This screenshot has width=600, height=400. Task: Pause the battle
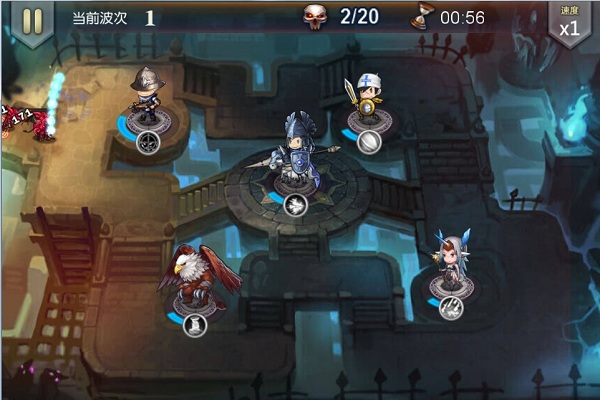(32, 21)
